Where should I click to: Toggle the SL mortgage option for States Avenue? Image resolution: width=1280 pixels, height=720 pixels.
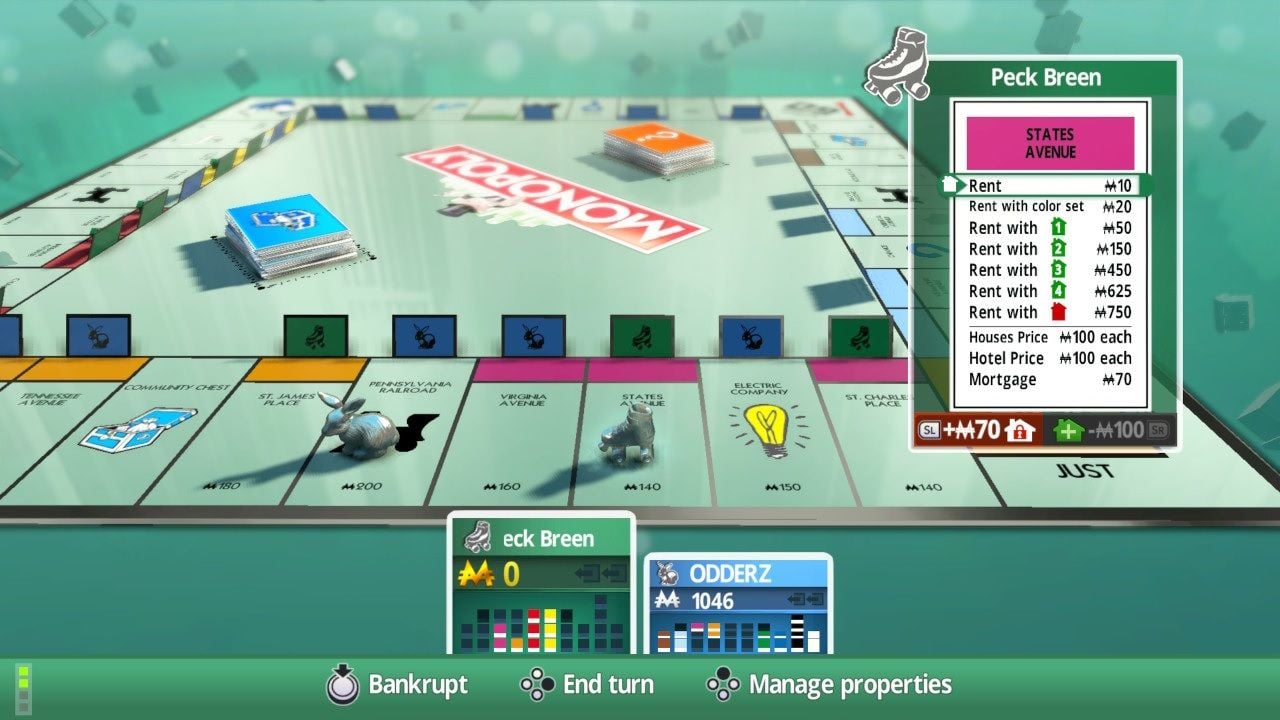coord(930,429)
